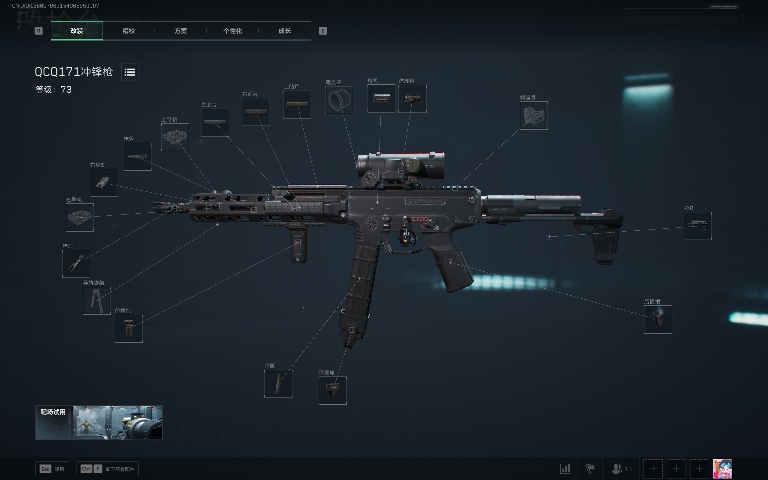Open the list icon beside QCQ171 name
The width and height of the screenshot is (768, 480).
pyautogui.click(x=130, y=72)
